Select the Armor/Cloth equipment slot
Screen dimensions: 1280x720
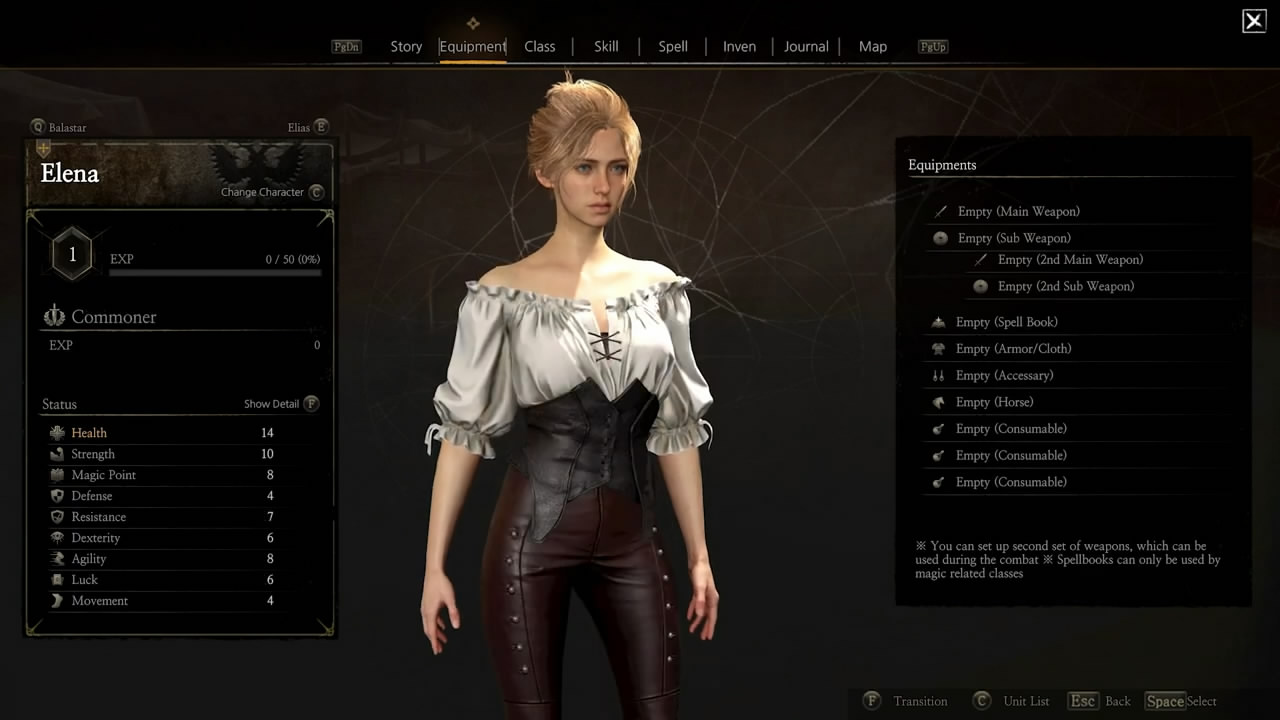point(1012,349)
